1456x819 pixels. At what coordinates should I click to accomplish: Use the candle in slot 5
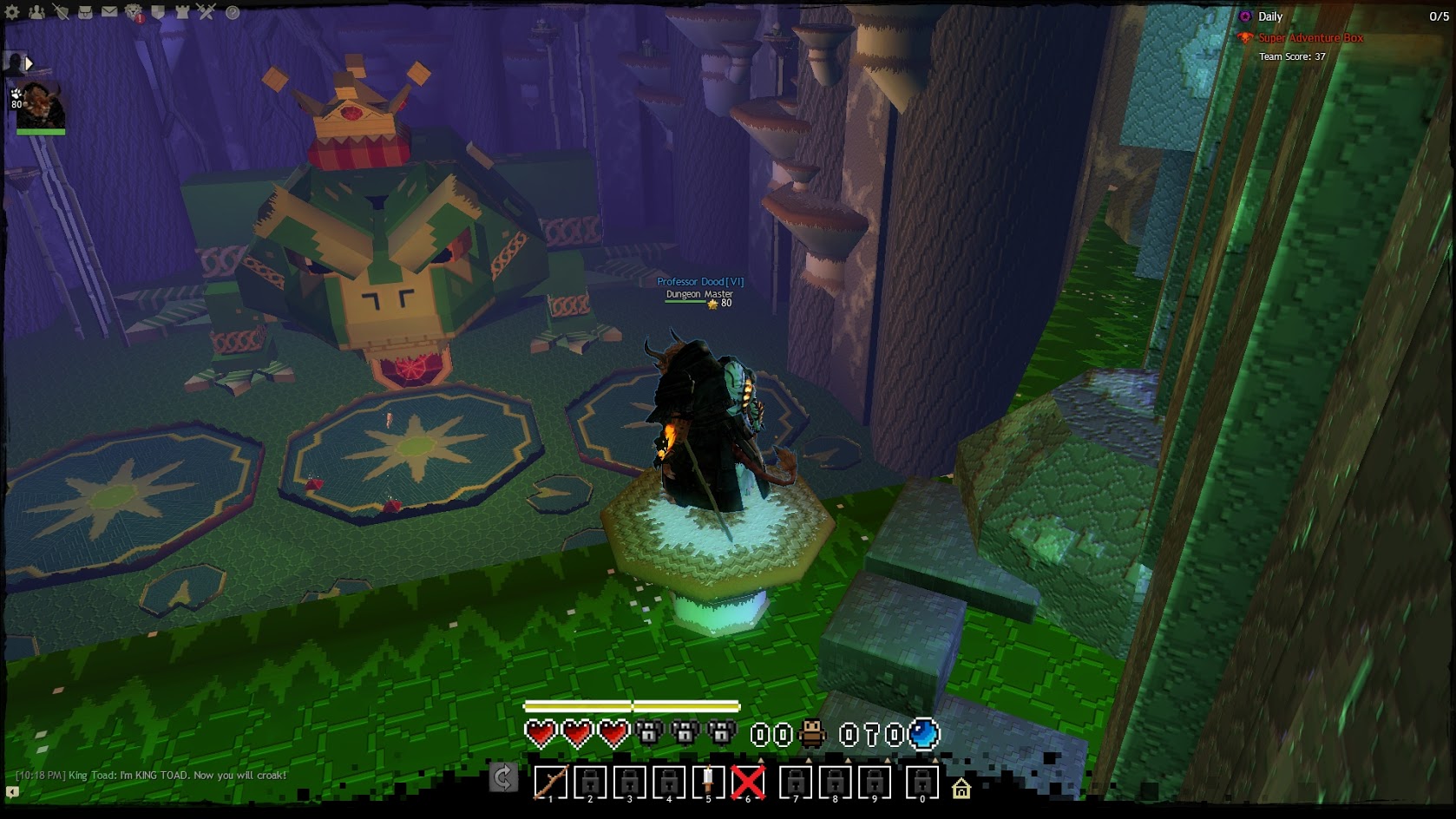[708, 783]
